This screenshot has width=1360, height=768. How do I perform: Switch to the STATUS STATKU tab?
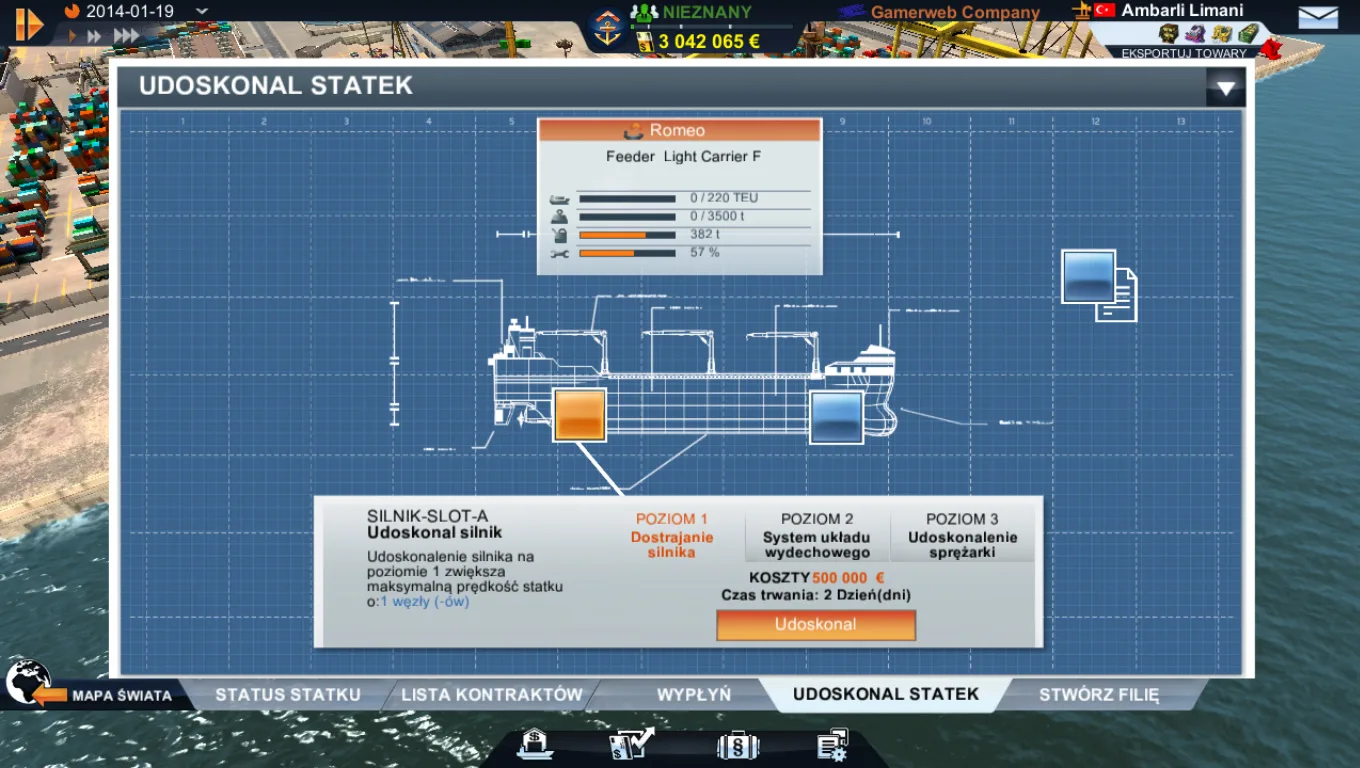(x=288, y=693)
